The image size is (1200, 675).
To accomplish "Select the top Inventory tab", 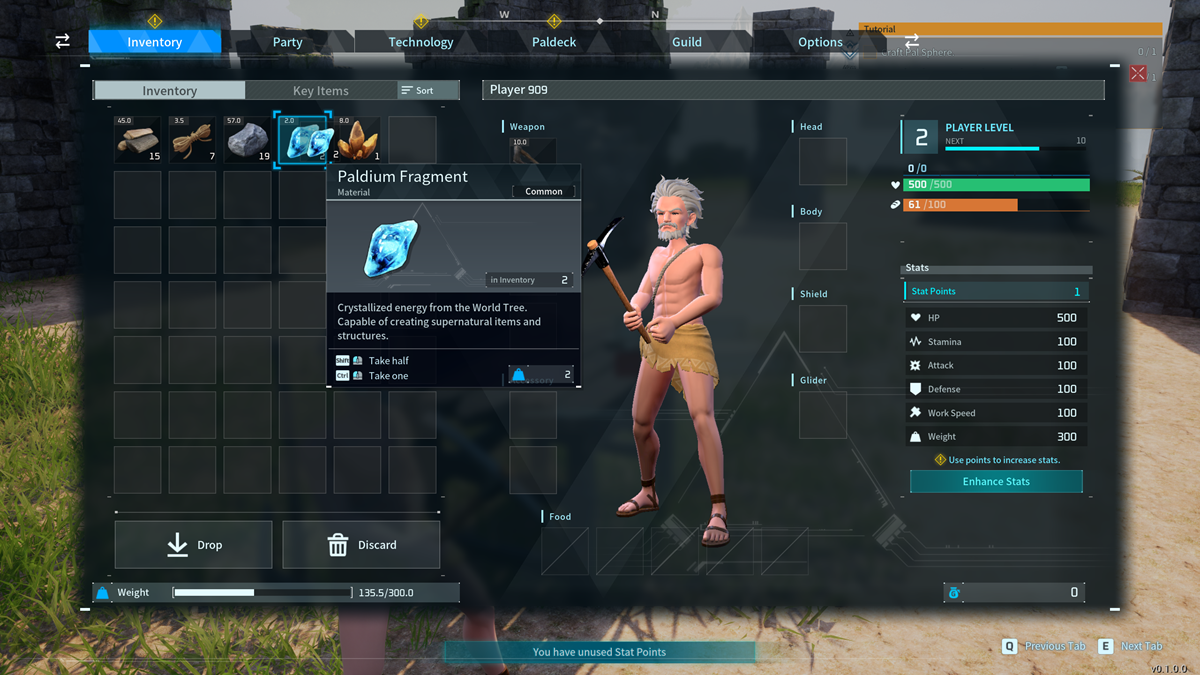I will (154, 42).
